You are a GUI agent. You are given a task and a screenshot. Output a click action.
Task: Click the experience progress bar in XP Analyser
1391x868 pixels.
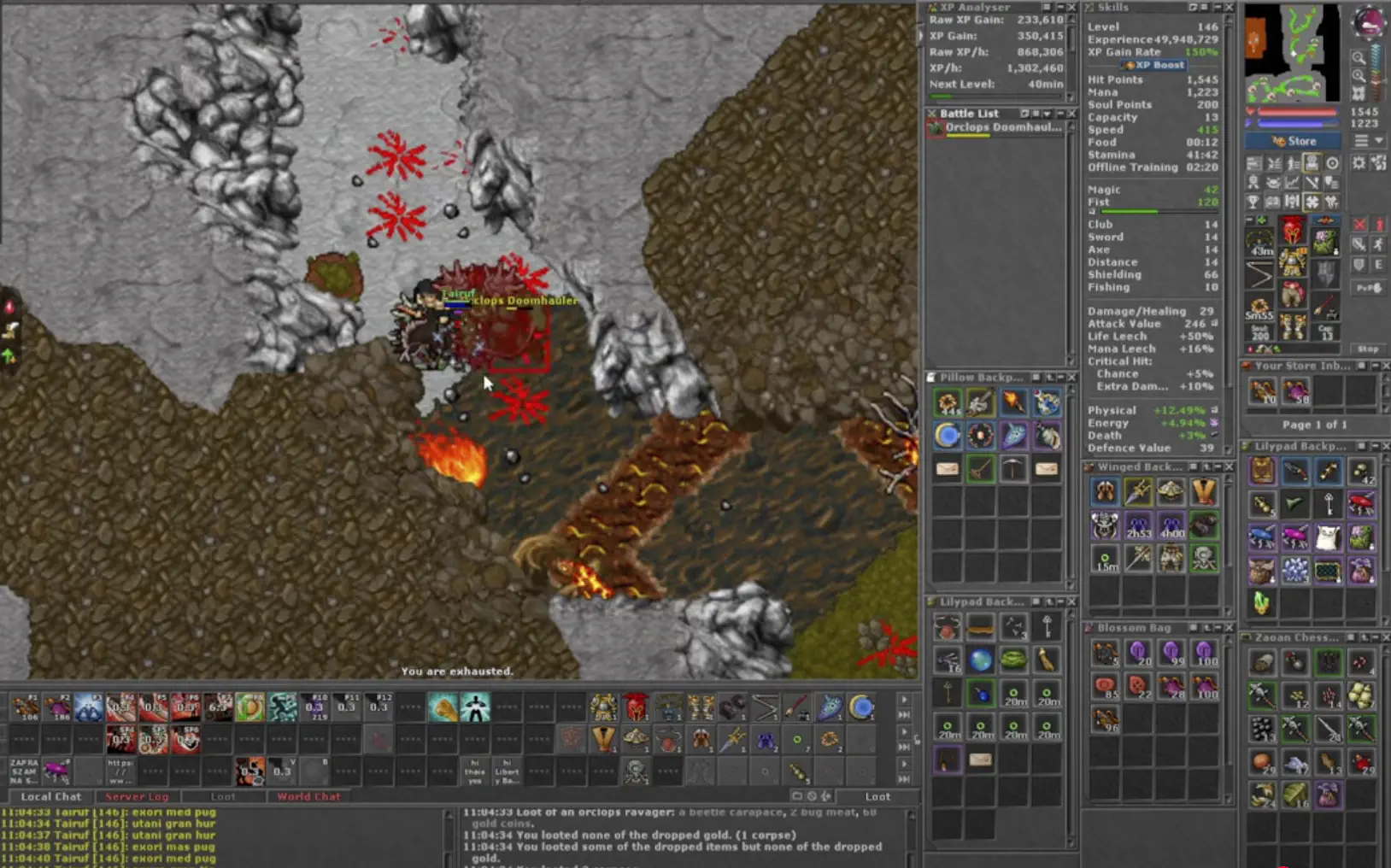996,97
